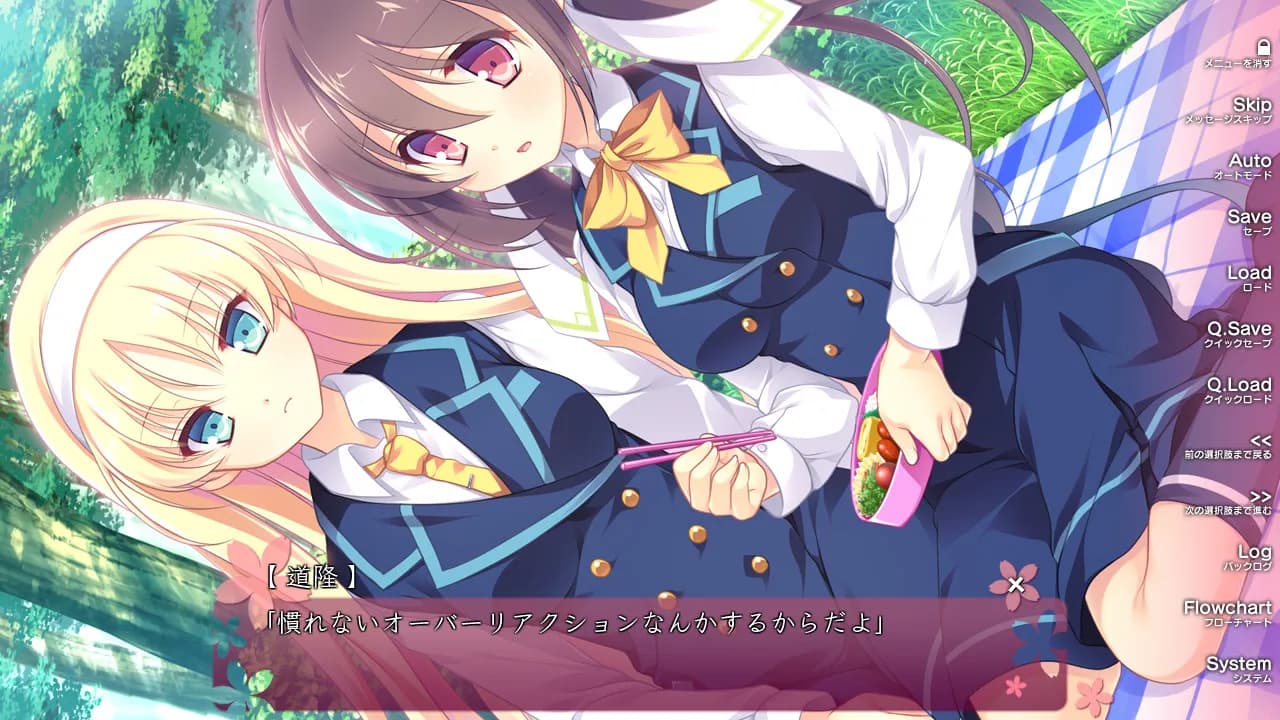Viewport: 1280px width, 720px height.
Task: Open the Save screen
Action: point(1251,215)
